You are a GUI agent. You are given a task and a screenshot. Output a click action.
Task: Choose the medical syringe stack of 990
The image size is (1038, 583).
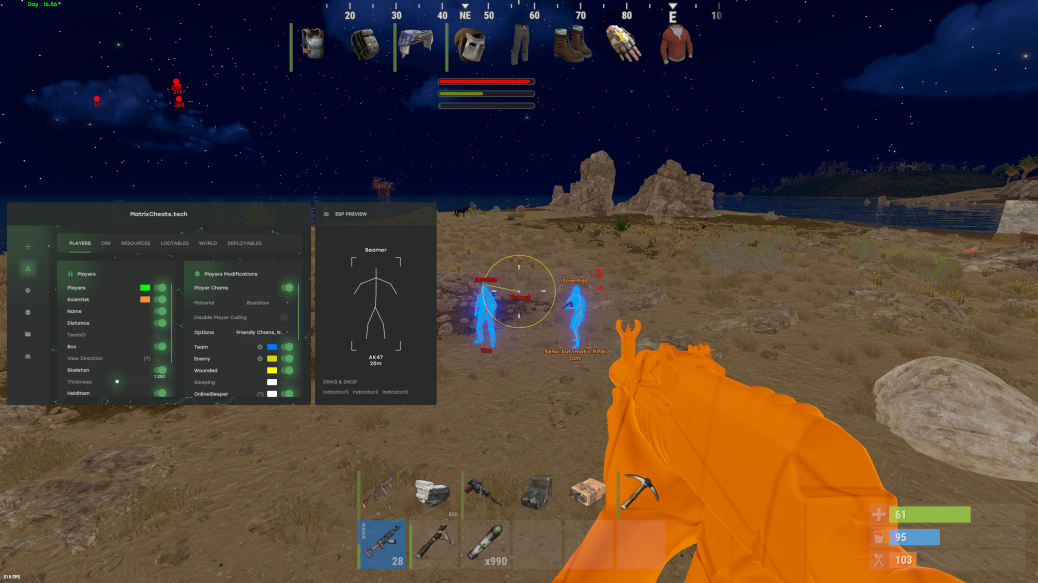(488, 543)
